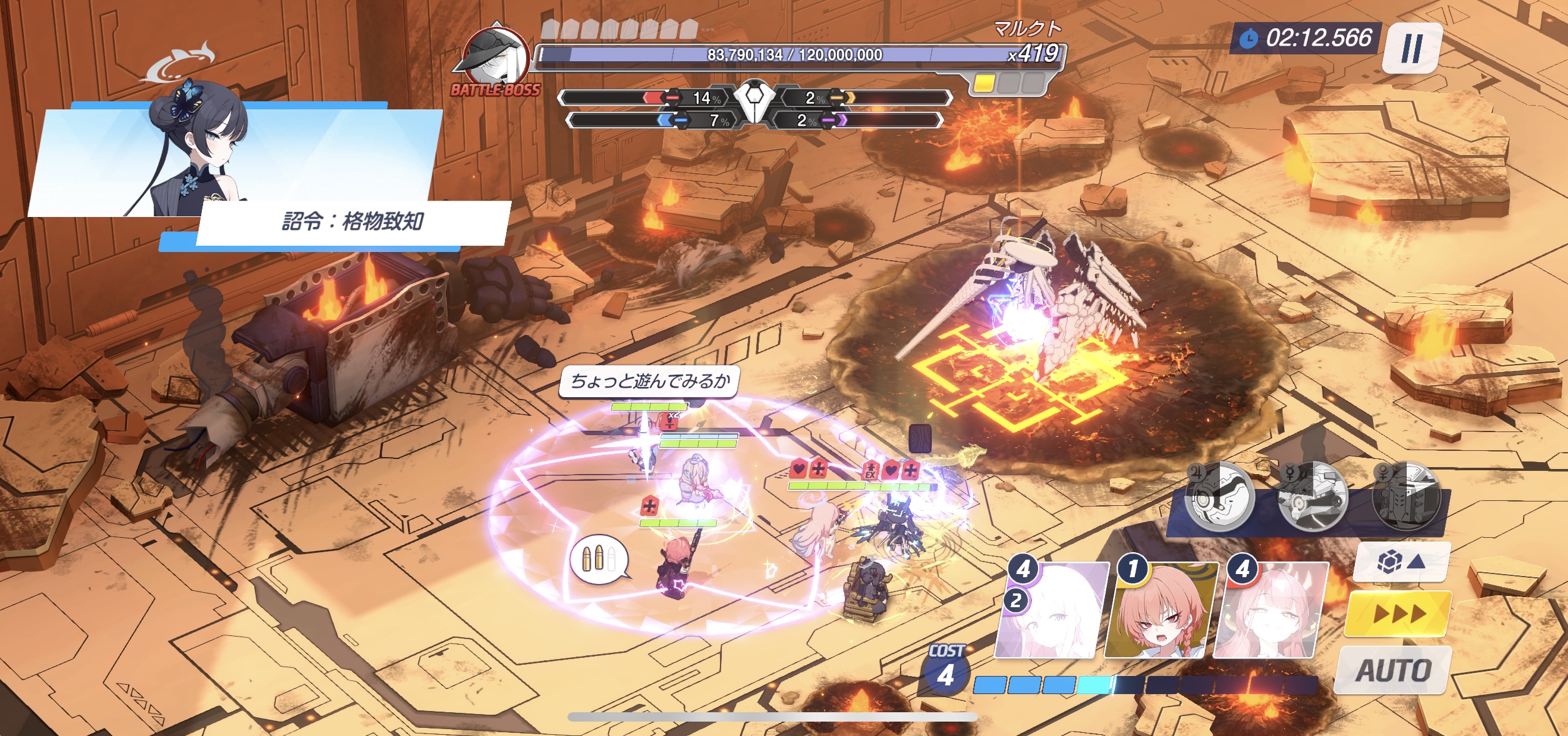Select the middle round boss-gimmick icon
Image resolution: width=1568 pixels, height=736 pixels.
1312,497
